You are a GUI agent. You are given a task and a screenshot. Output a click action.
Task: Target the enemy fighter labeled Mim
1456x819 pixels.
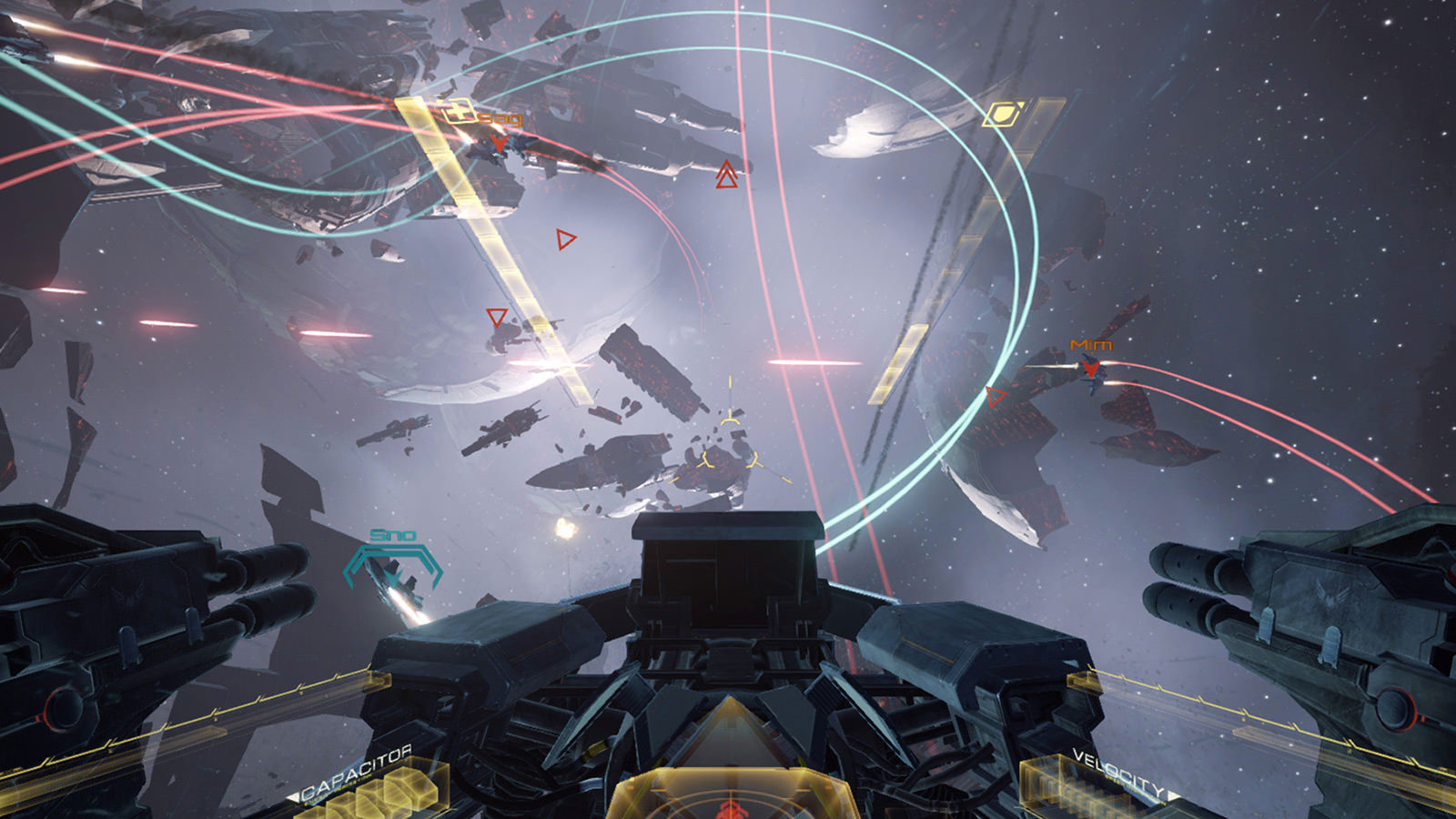point(1090,369)
